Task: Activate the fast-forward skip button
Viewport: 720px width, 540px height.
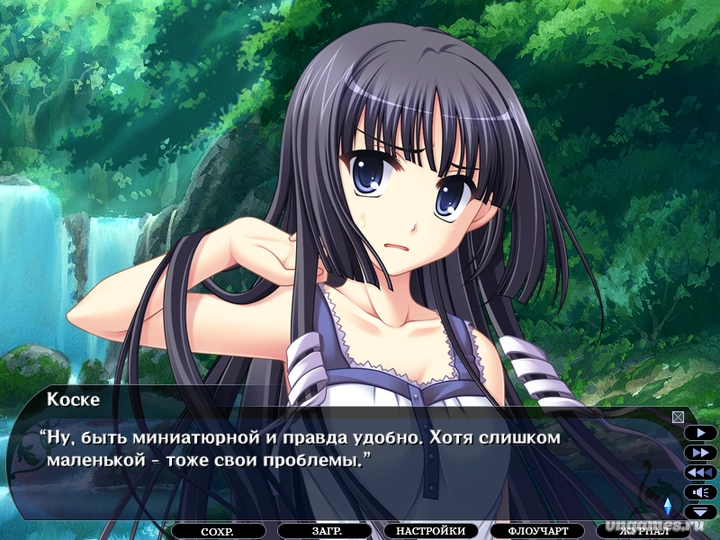Action: (x=700, y=452)
